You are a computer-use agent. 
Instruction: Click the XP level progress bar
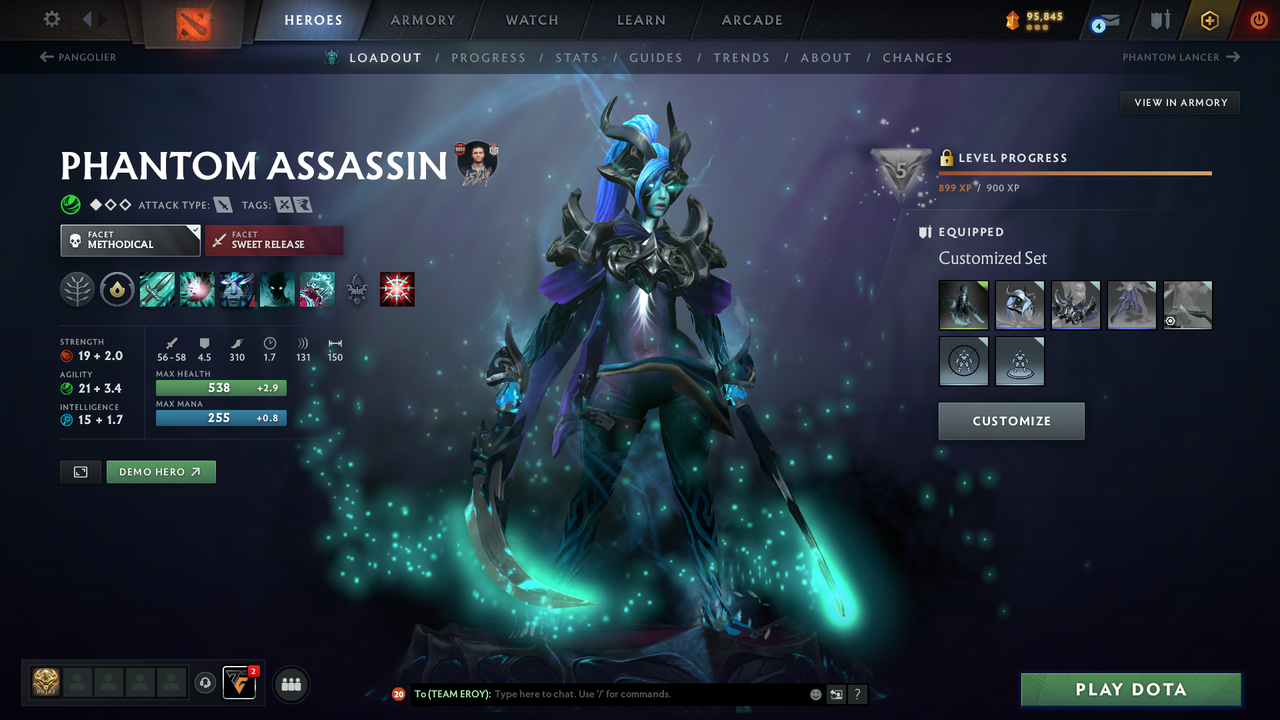coord(1075,172)
